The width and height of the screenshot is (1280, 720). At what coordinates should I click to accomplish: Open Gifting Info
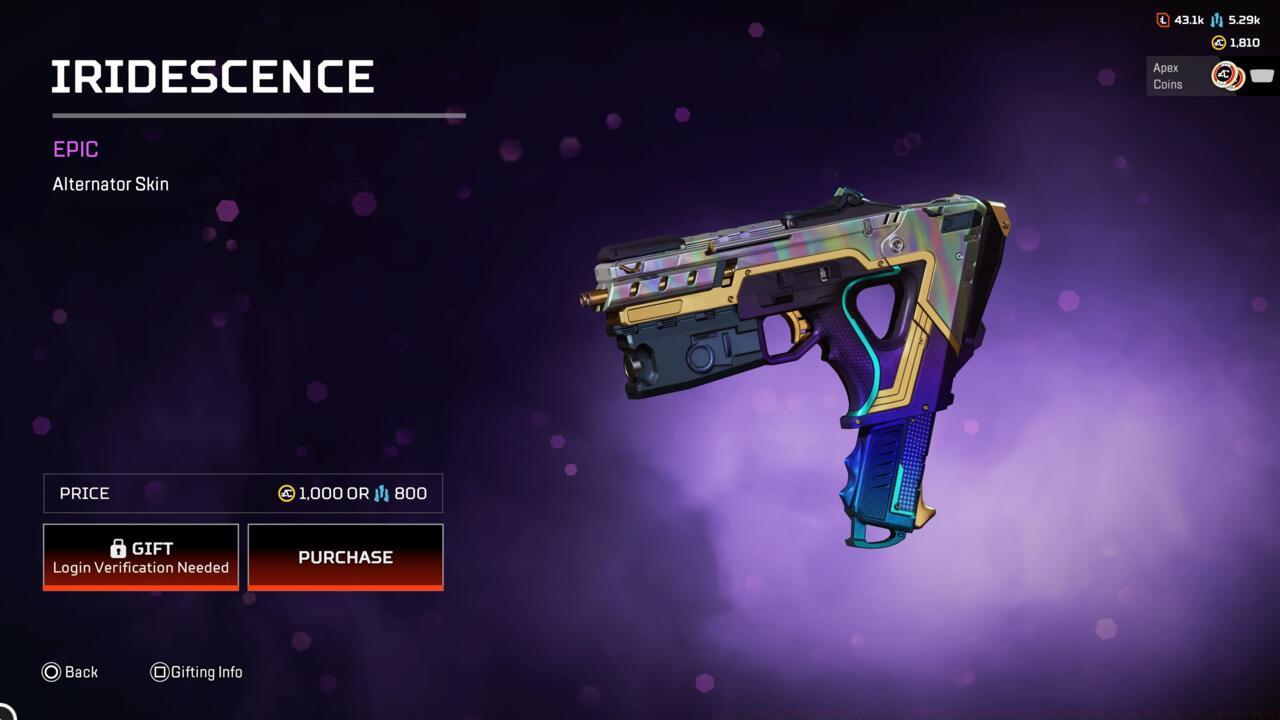point(197,672)
